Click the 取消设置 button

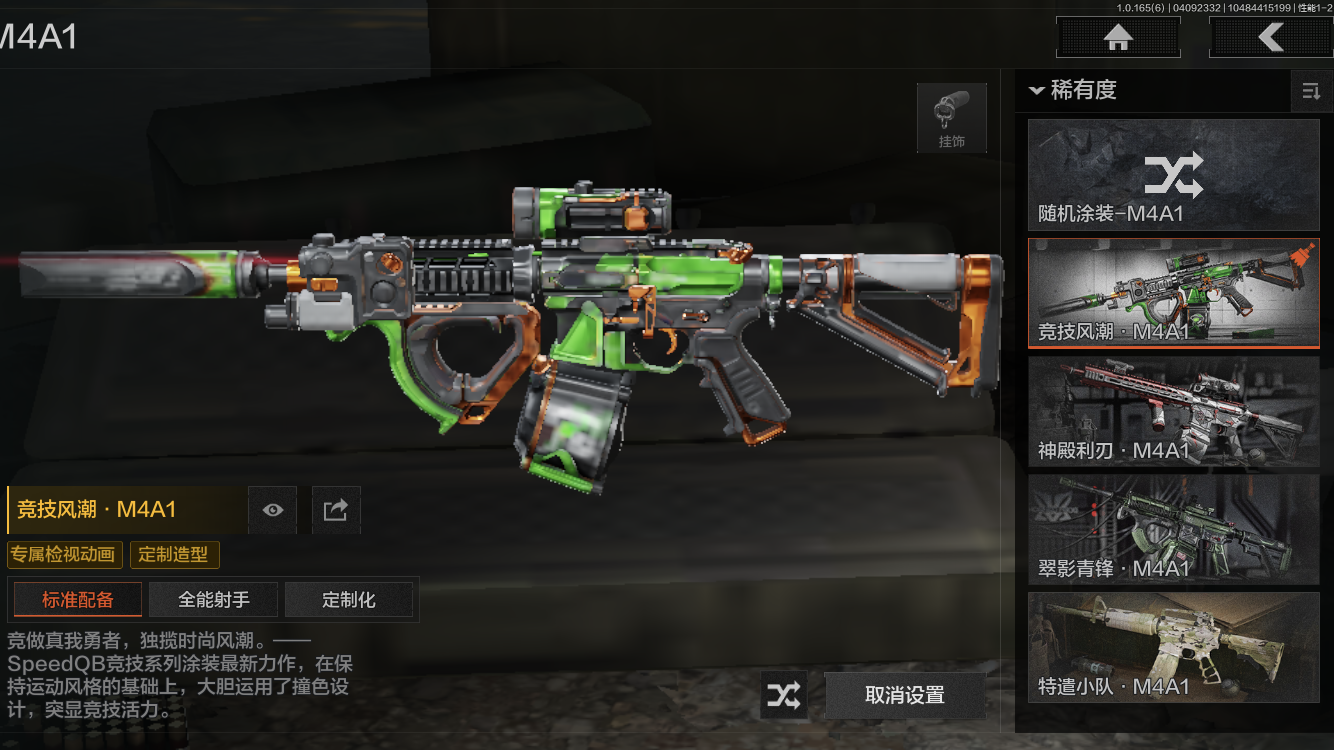pyautogui.click(x=904, y=695)
